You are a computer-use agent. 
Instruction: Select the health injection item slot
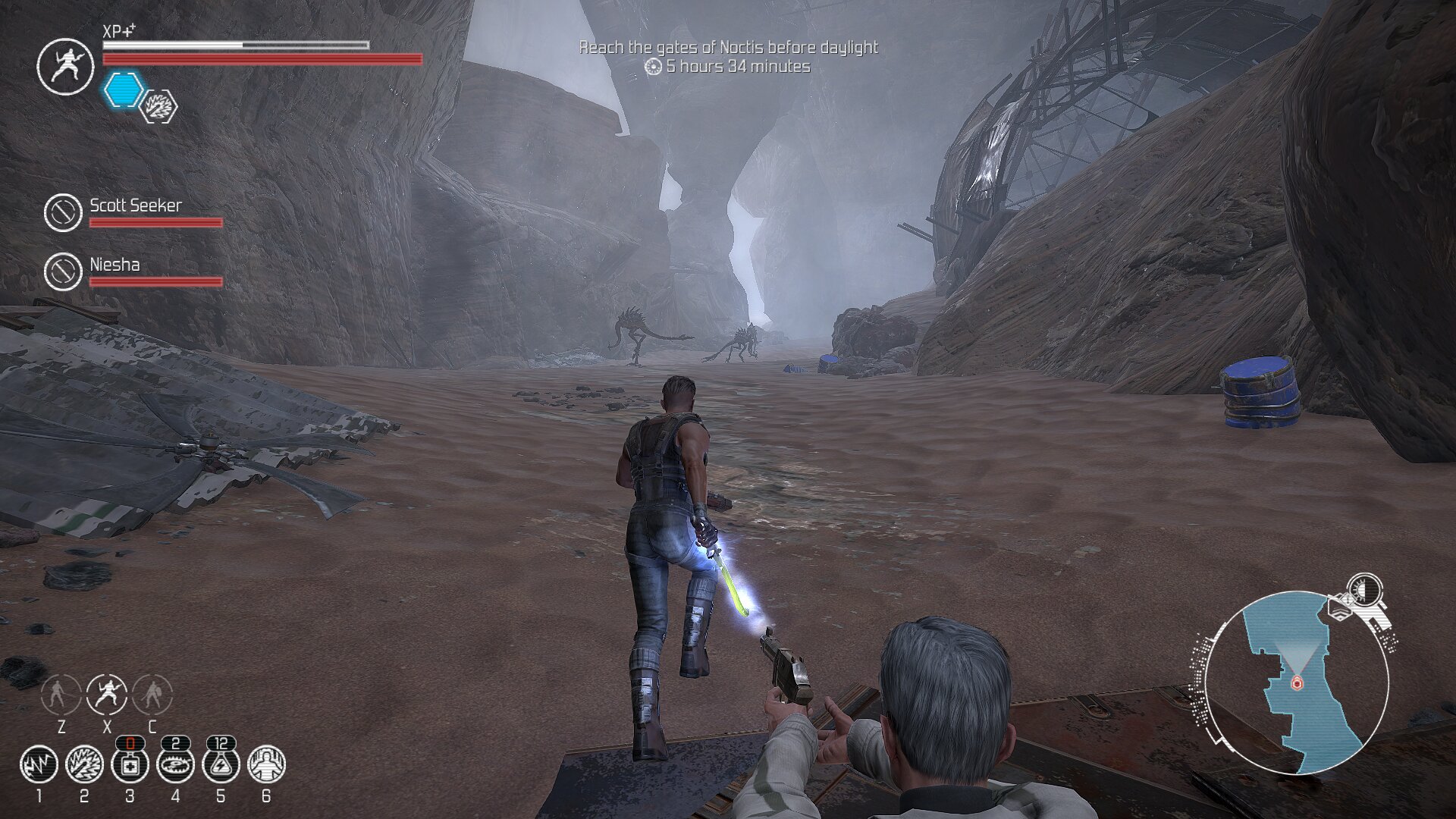[x=130, y=764]
